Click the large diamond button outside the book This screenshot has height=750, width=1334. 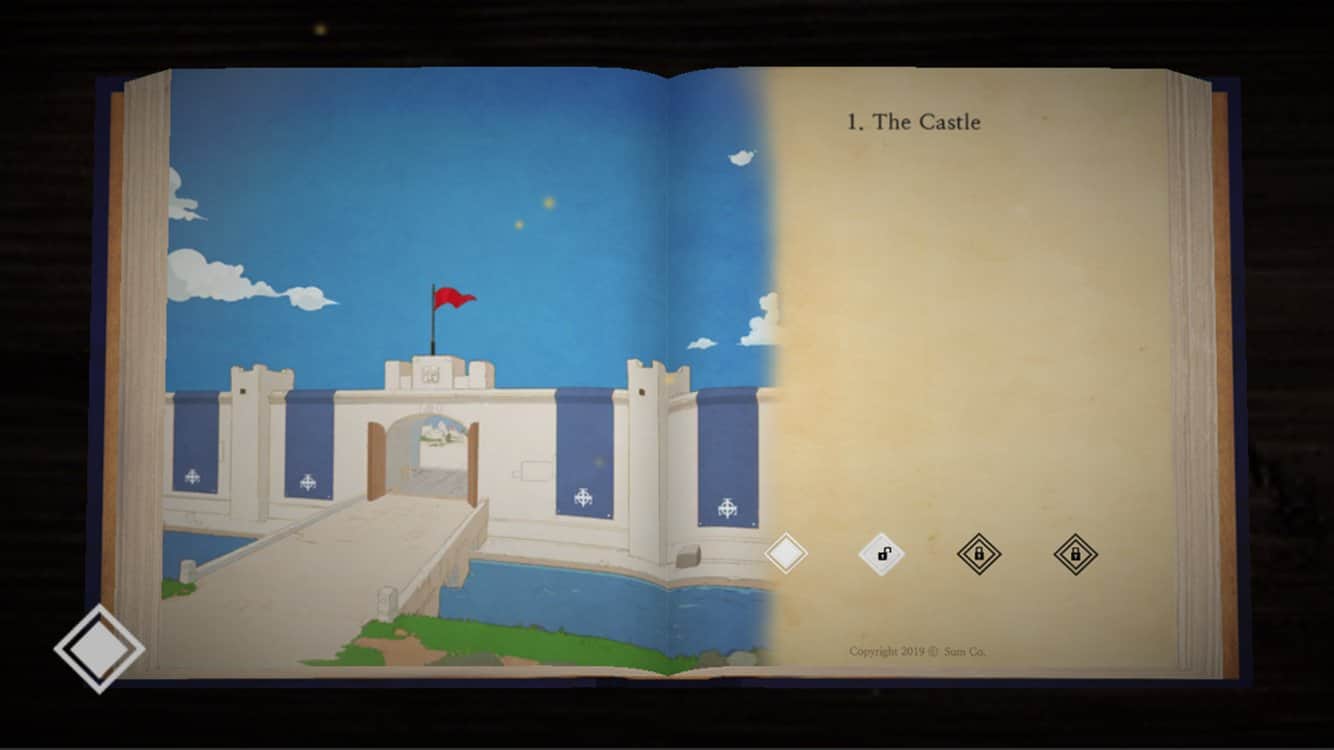[99, 648]
